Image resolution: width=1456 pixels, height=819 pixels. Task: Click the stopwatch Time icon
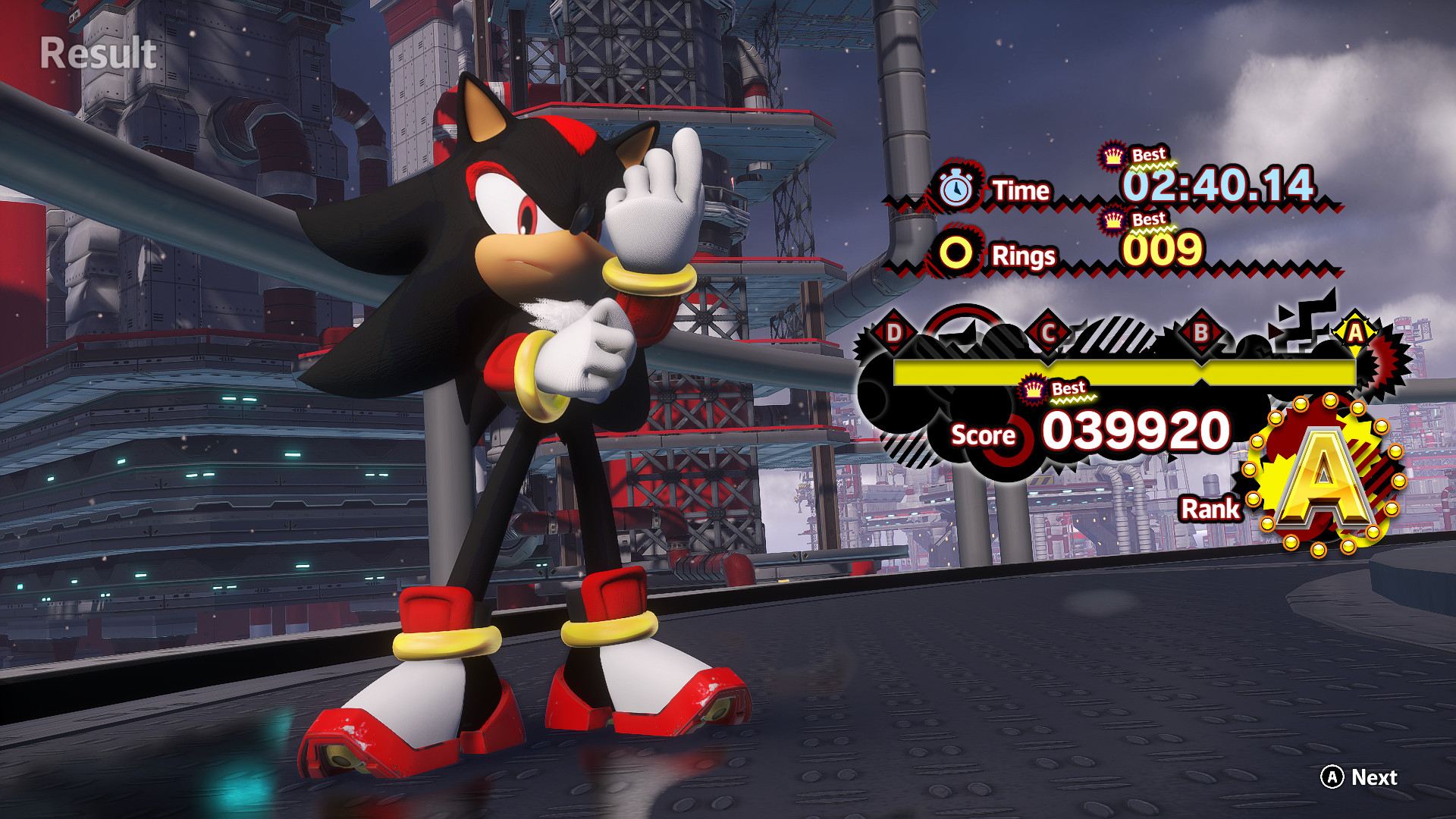pyautogui.click(x=958, y=190)
